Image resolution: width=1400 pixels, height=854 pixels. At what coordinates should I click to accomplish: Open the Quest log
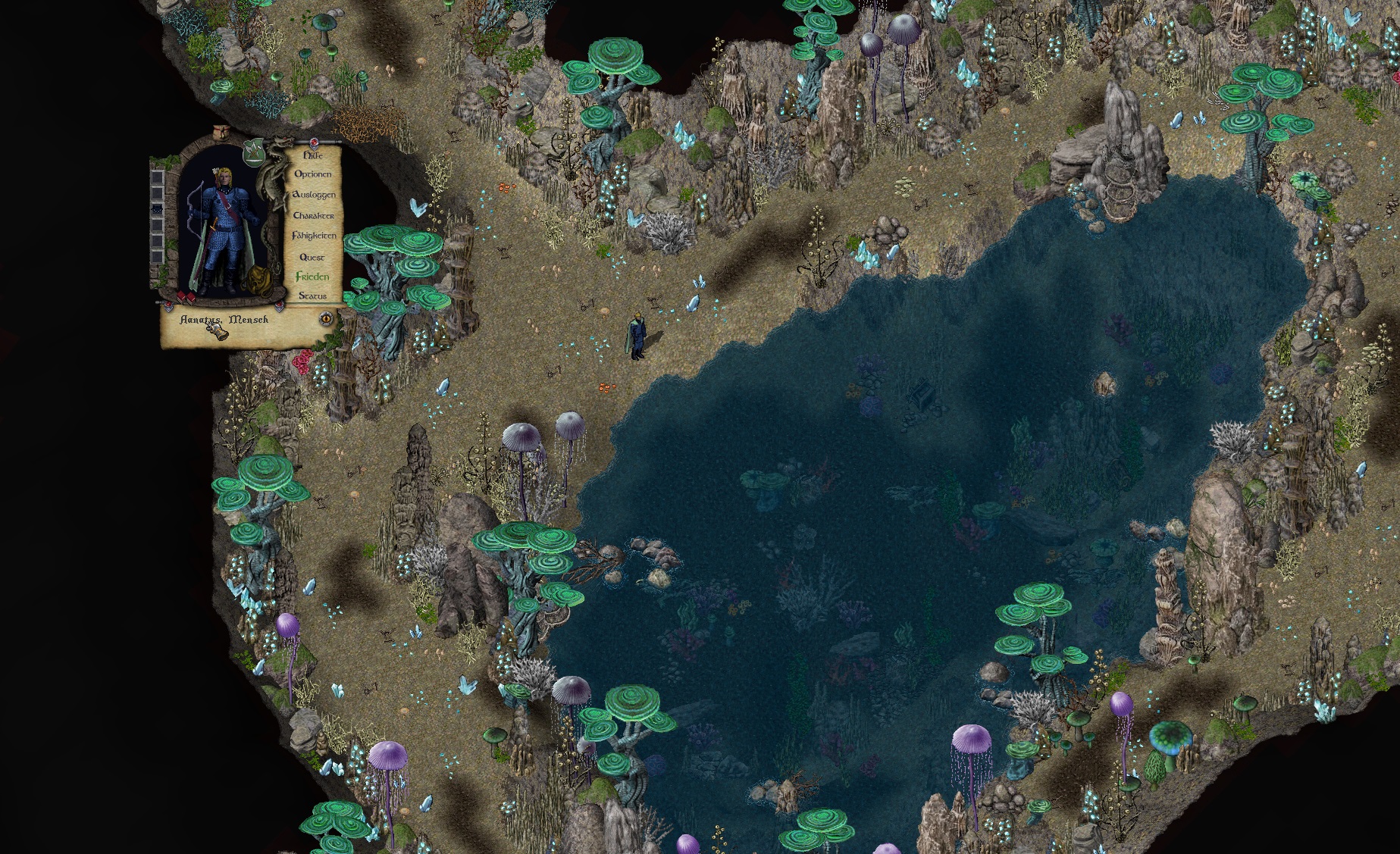(312, 257)
